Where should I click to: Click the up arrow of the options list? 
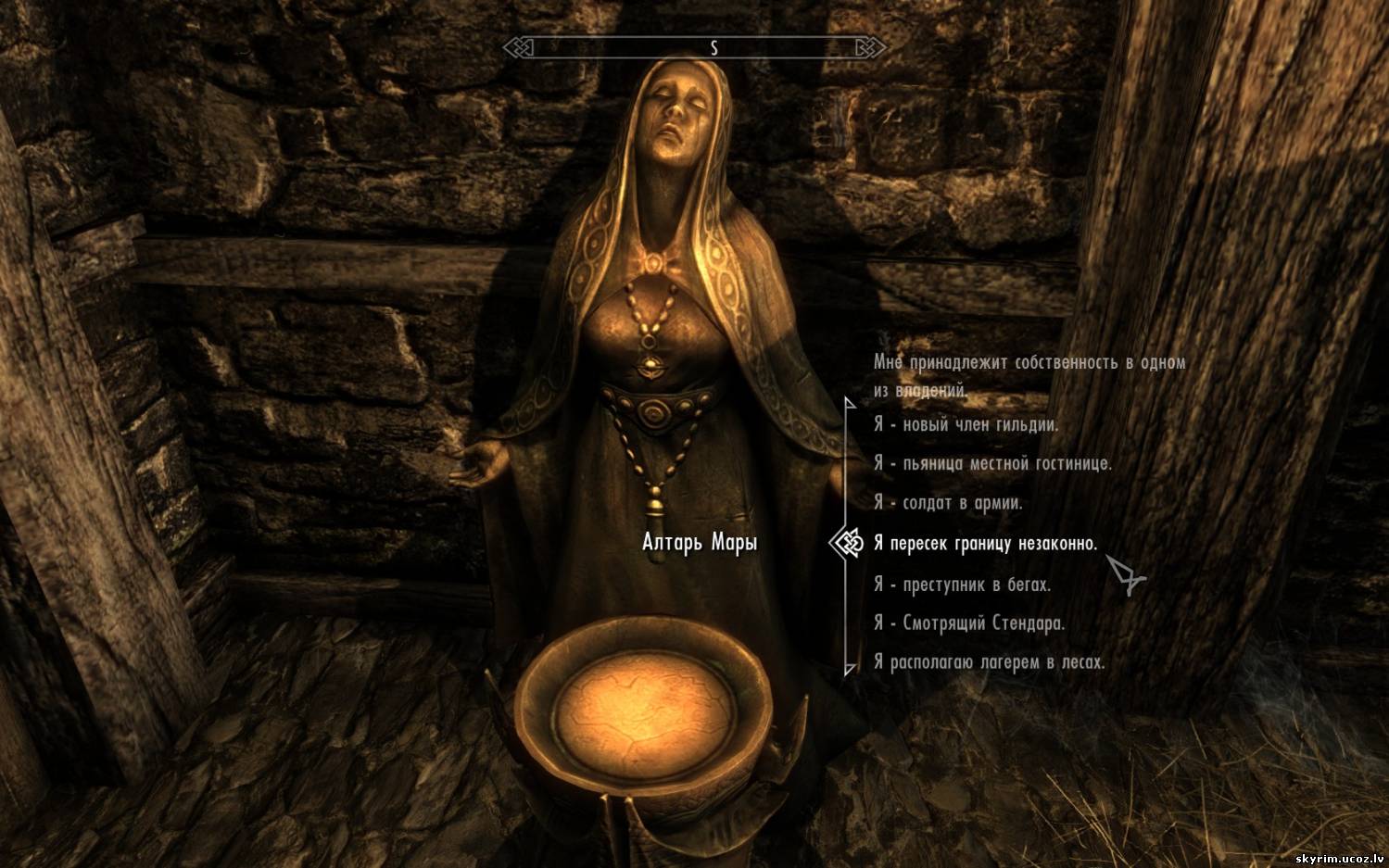[x=849, y=402]
